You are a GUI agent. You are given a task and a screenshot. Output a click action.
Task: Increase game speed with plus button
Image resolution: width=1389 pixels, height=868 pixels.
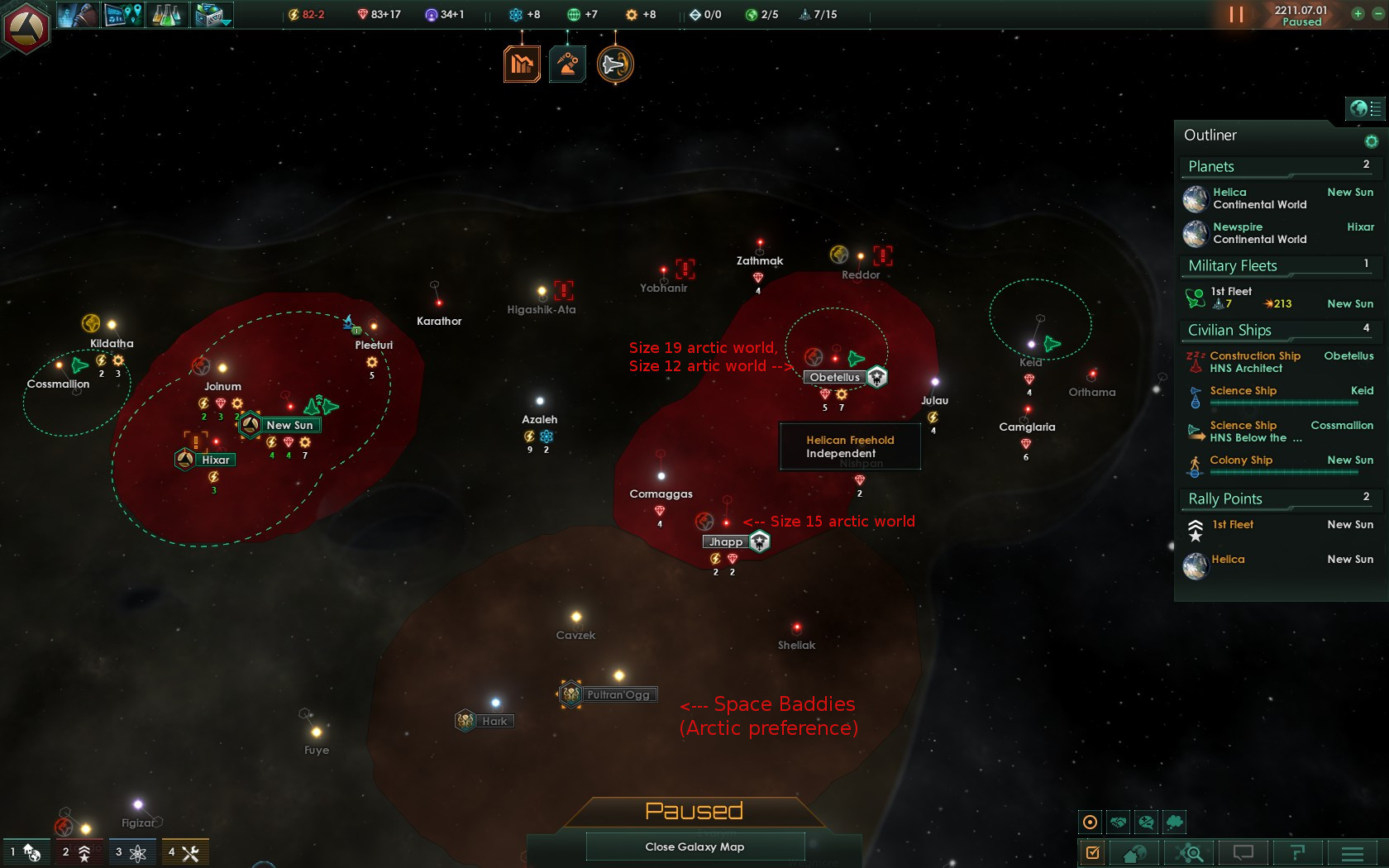1358,14
